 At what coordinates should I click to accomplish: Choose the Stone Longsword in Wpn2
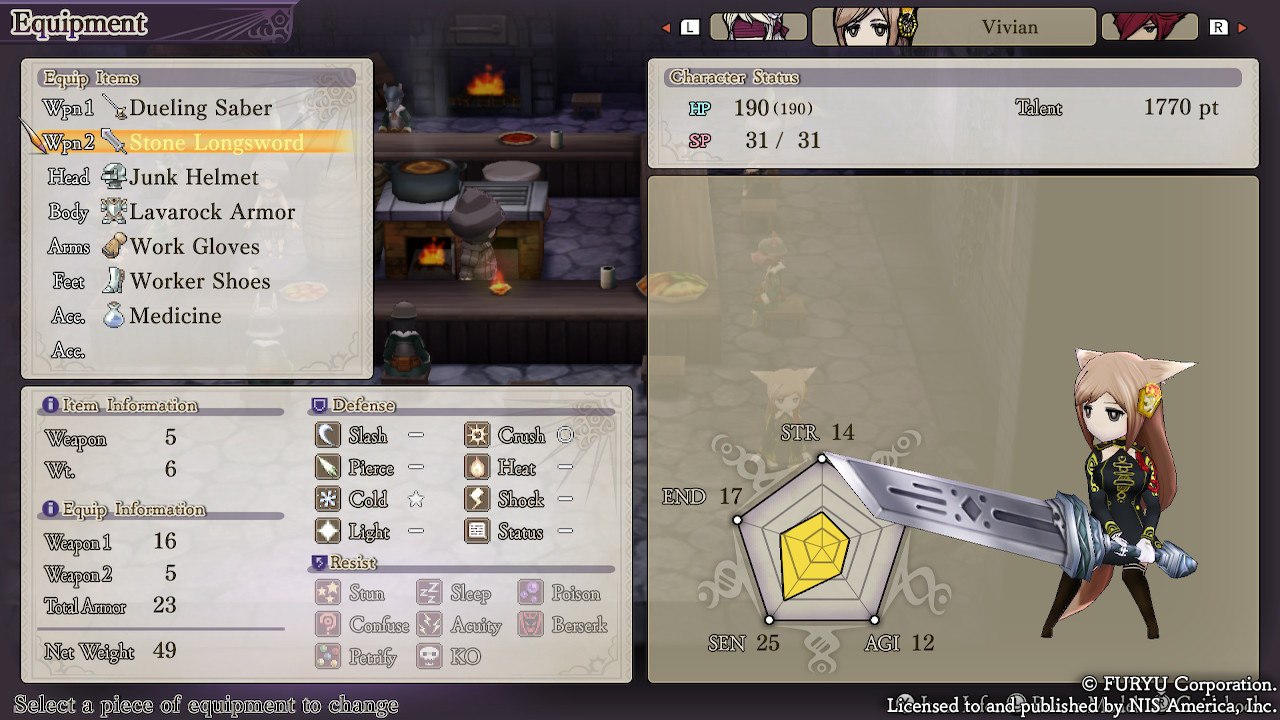point(215,143)
